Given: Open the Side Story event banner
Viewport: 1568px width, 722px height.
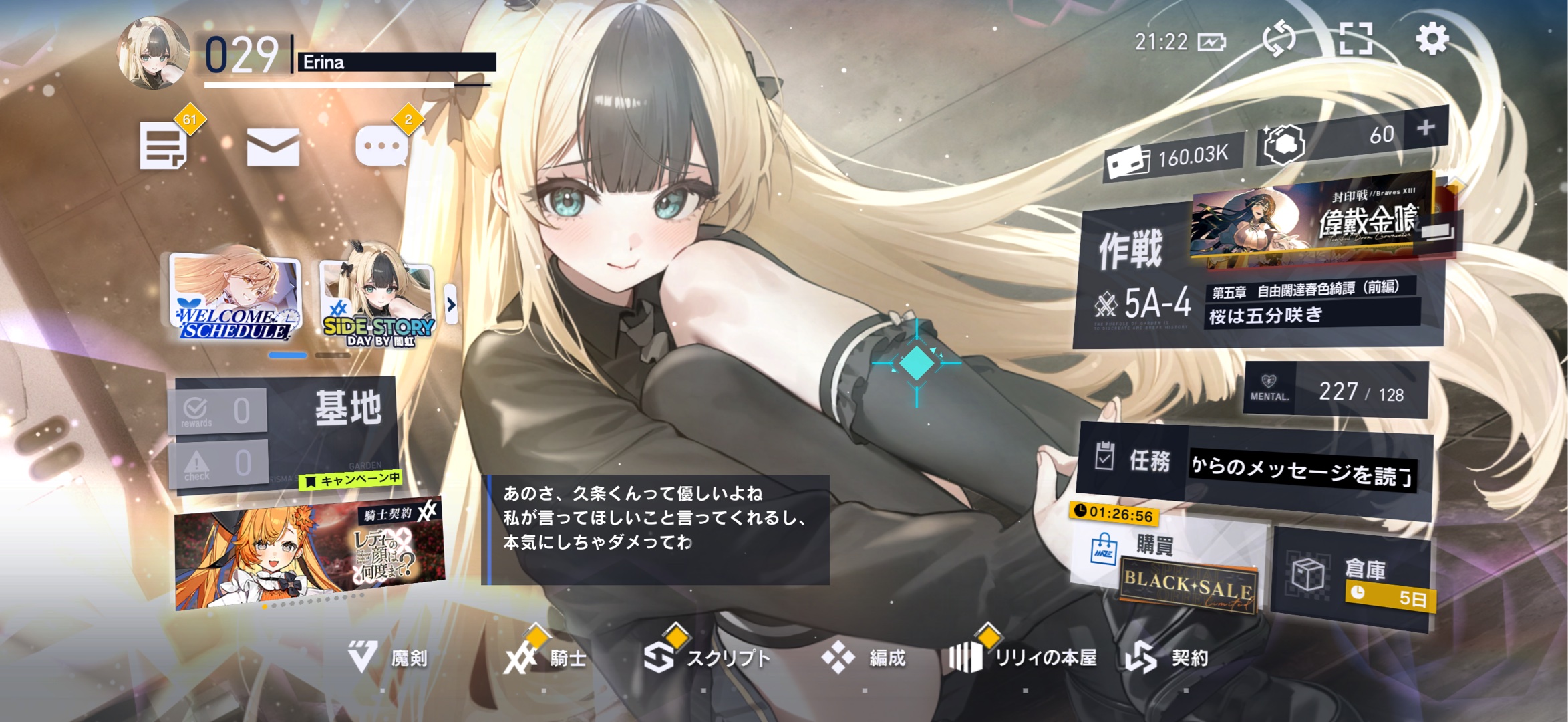Looking at the screenshot, I should 378,302.
